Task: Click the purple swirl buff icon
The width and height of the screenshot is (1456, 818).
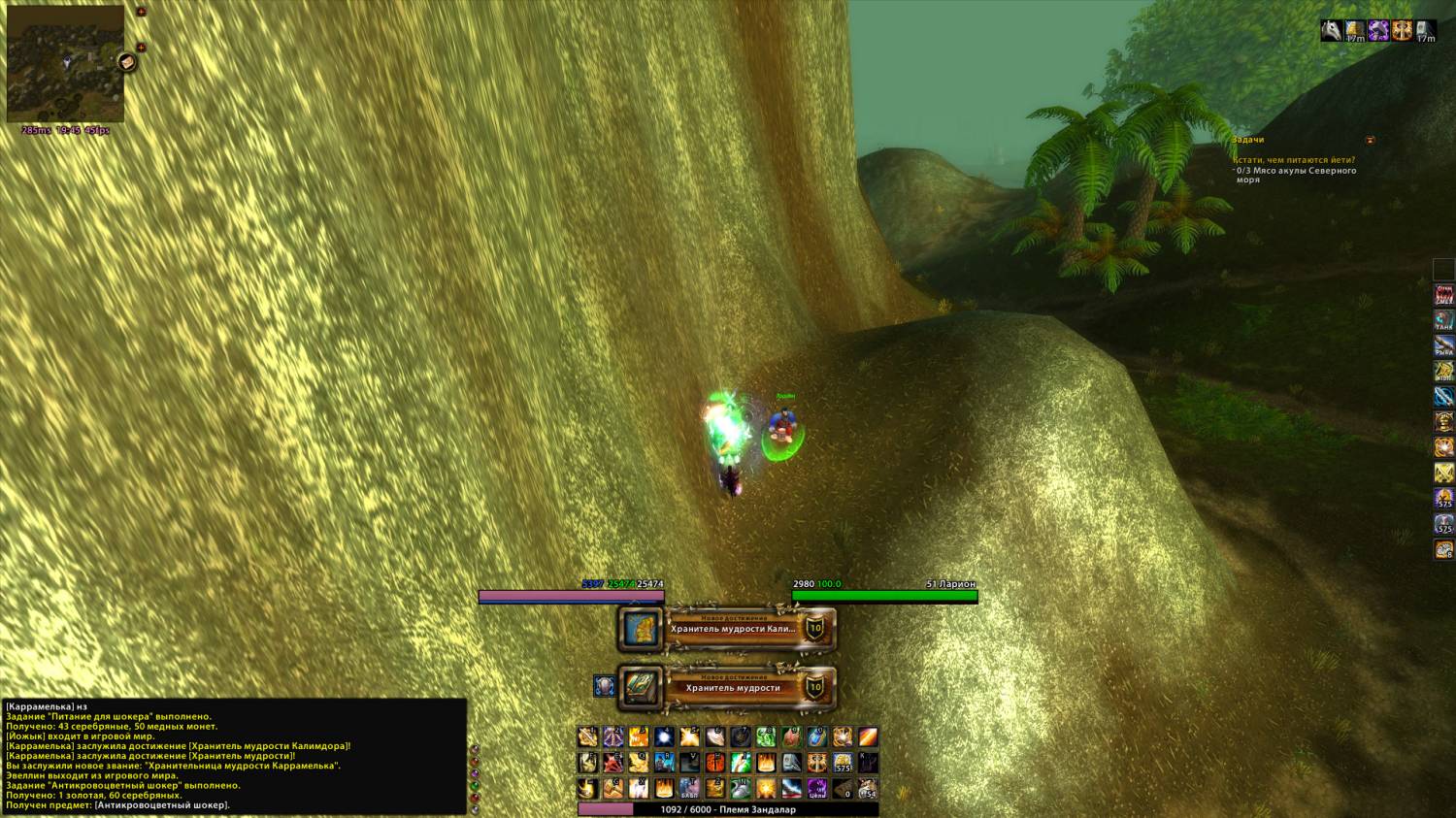Action: point(1378,31)
